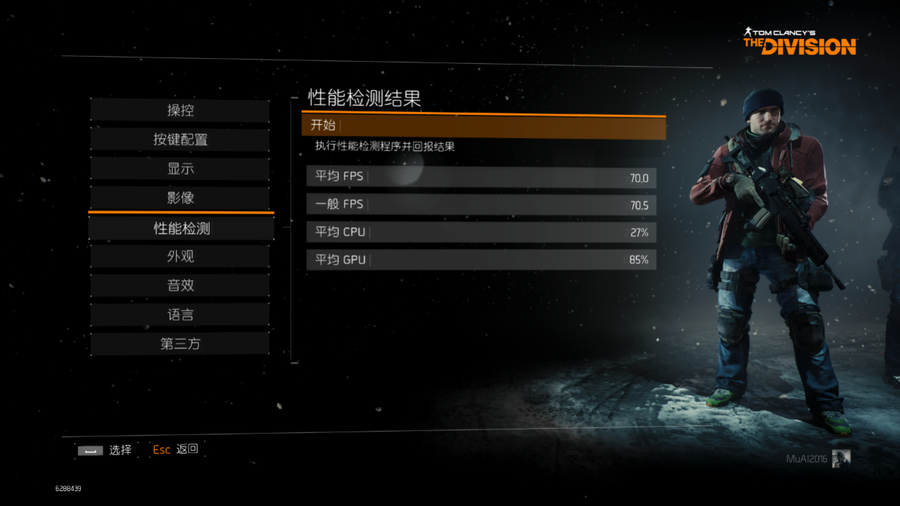
Task: Click the 平均 CPU result row
Action: [481, 233]
